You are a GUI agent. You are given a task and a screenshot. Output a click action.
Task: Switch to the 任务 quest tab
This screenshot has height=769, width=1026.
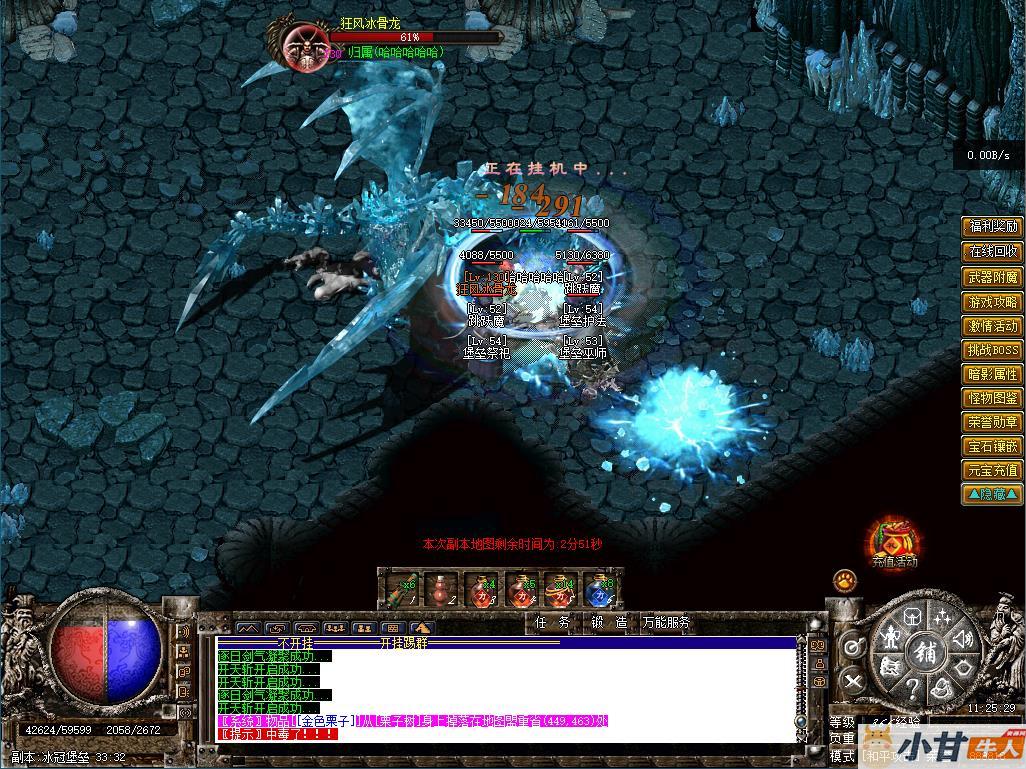click(552, 622)
